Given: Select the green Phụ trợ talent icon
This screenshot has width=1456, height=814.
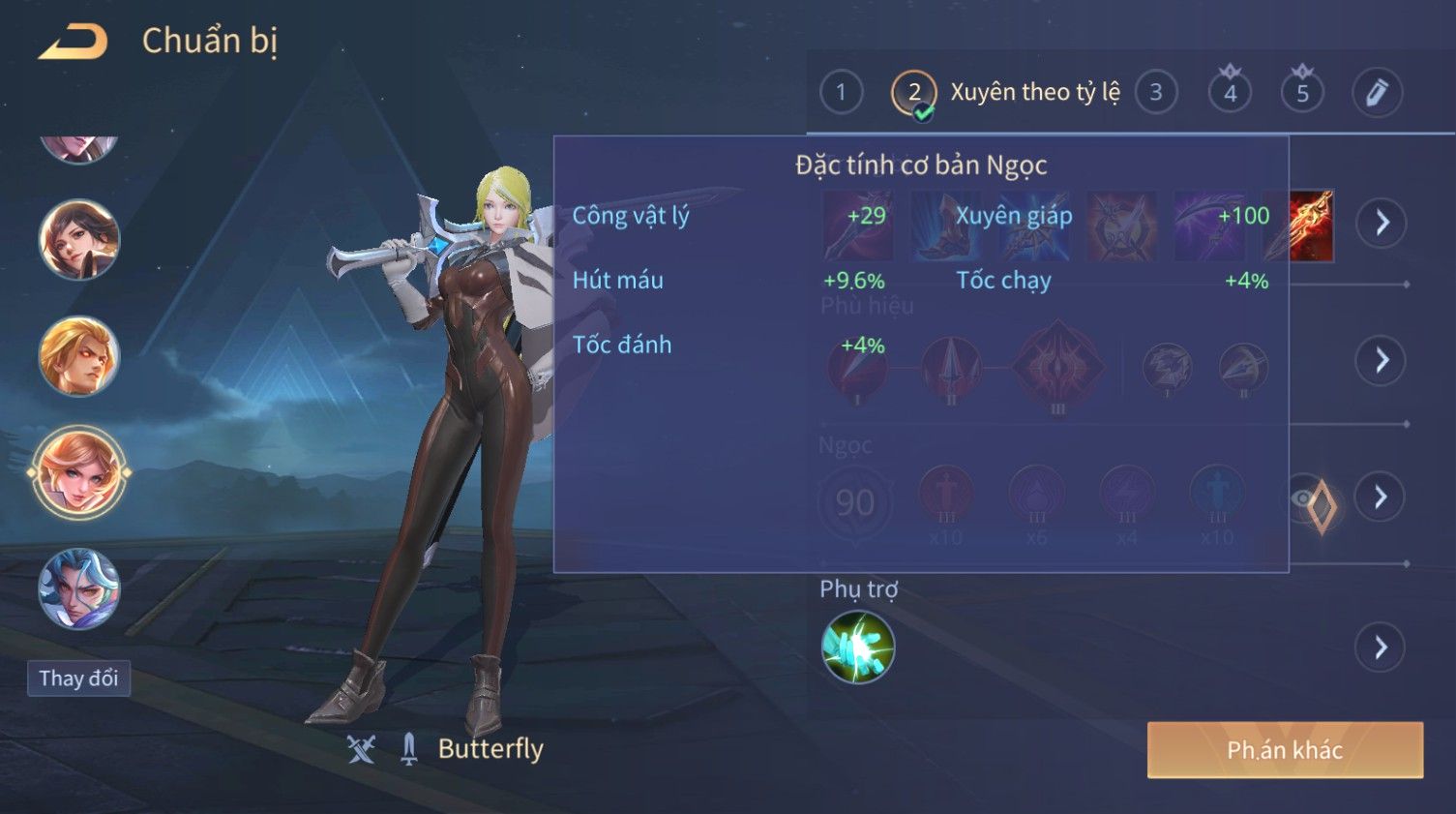Looking at the screenshot, I should click(857, 648).
